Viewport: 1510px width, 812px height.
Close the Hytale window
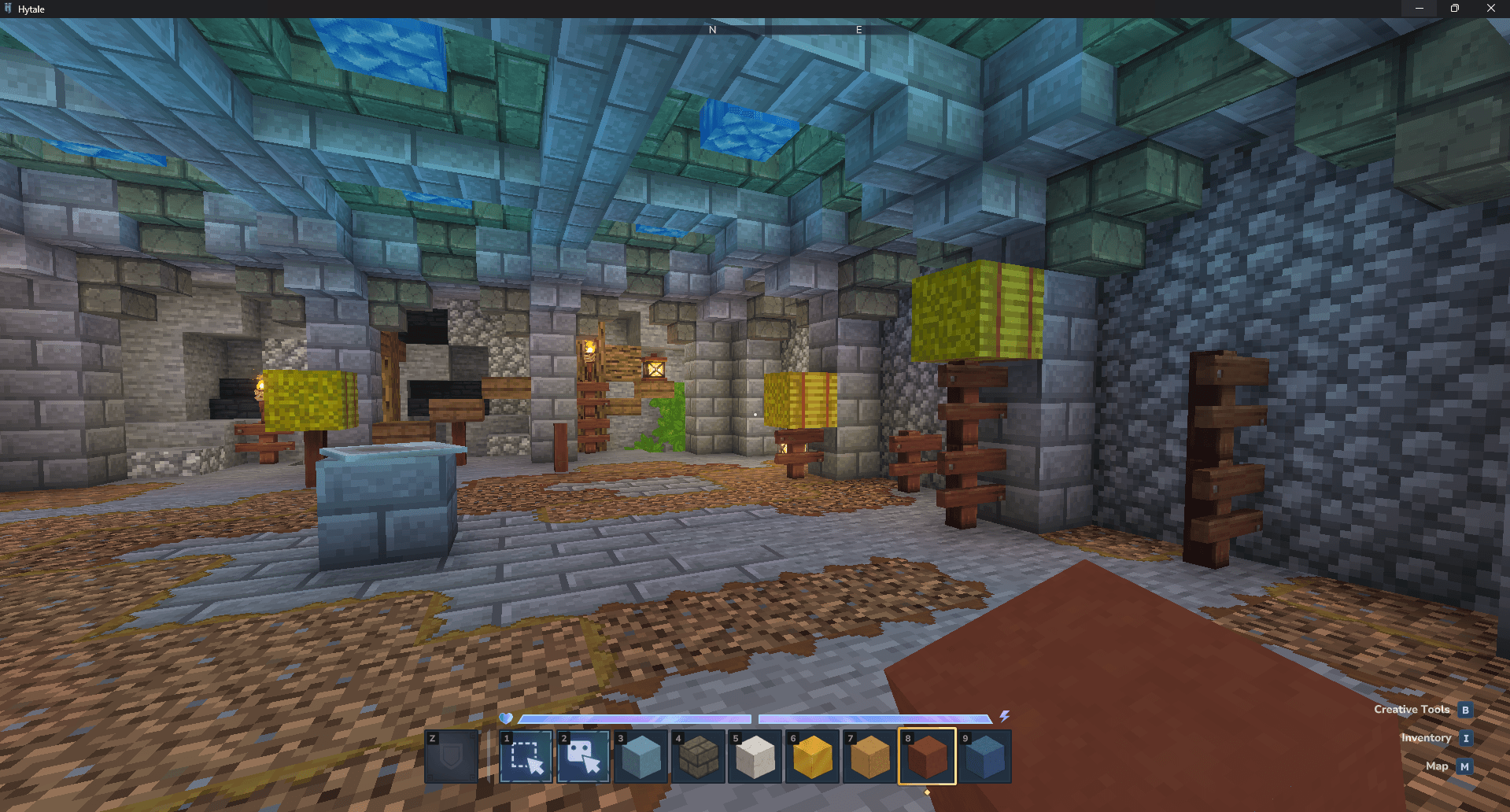(x=1490, y=9)
